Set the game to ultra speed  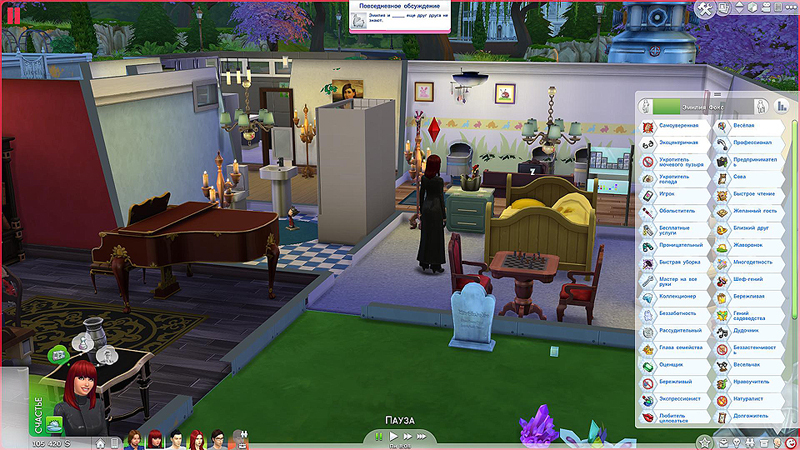[421, 436]
